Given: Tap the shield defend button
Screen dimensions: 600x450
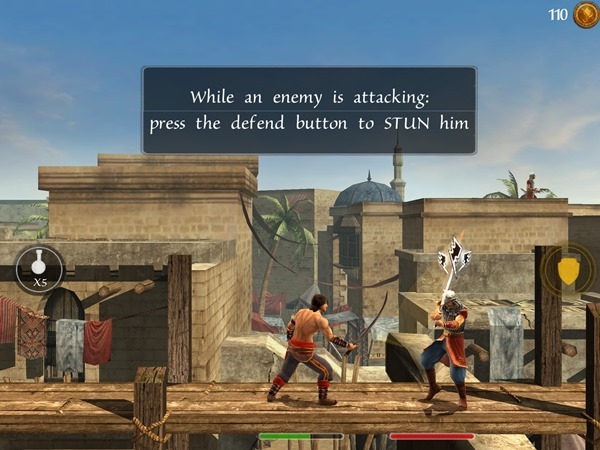Looking at the screenshot, I should 567,270.
